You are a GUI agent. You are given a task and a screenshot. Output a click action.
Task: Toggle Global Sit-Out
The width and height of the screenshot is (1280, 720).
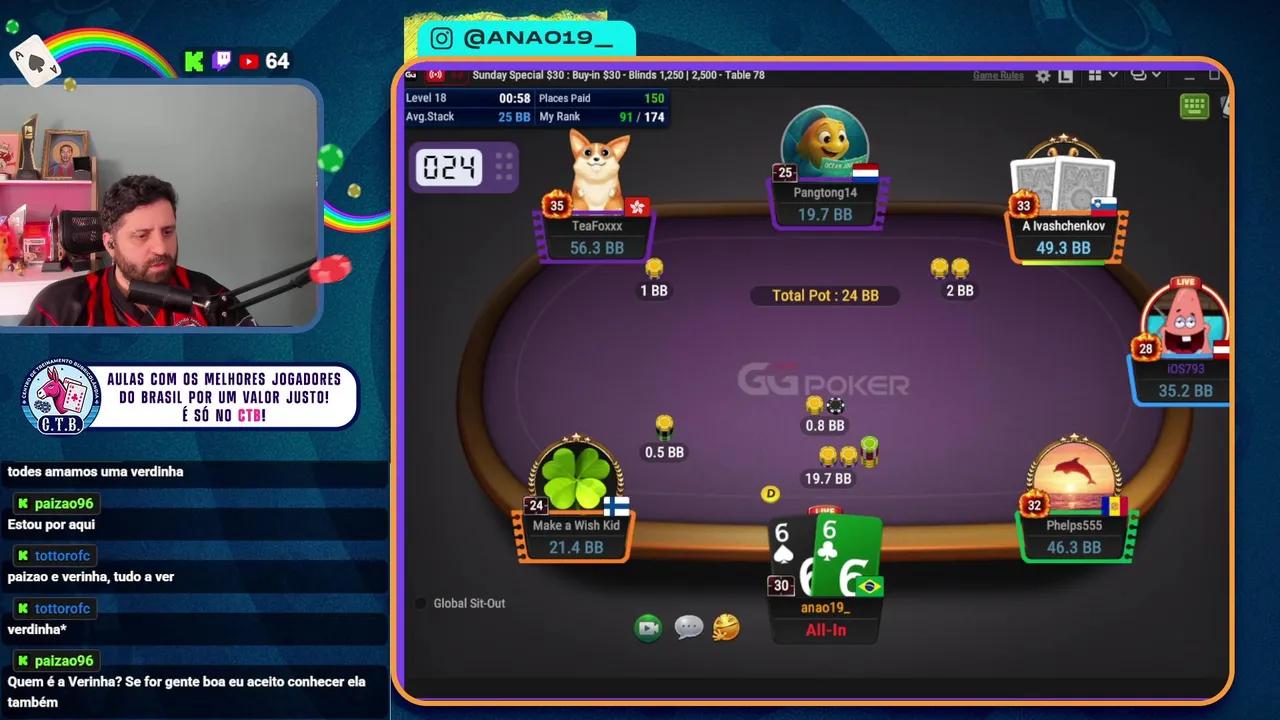pyautogui.click(x=421, y=603)
